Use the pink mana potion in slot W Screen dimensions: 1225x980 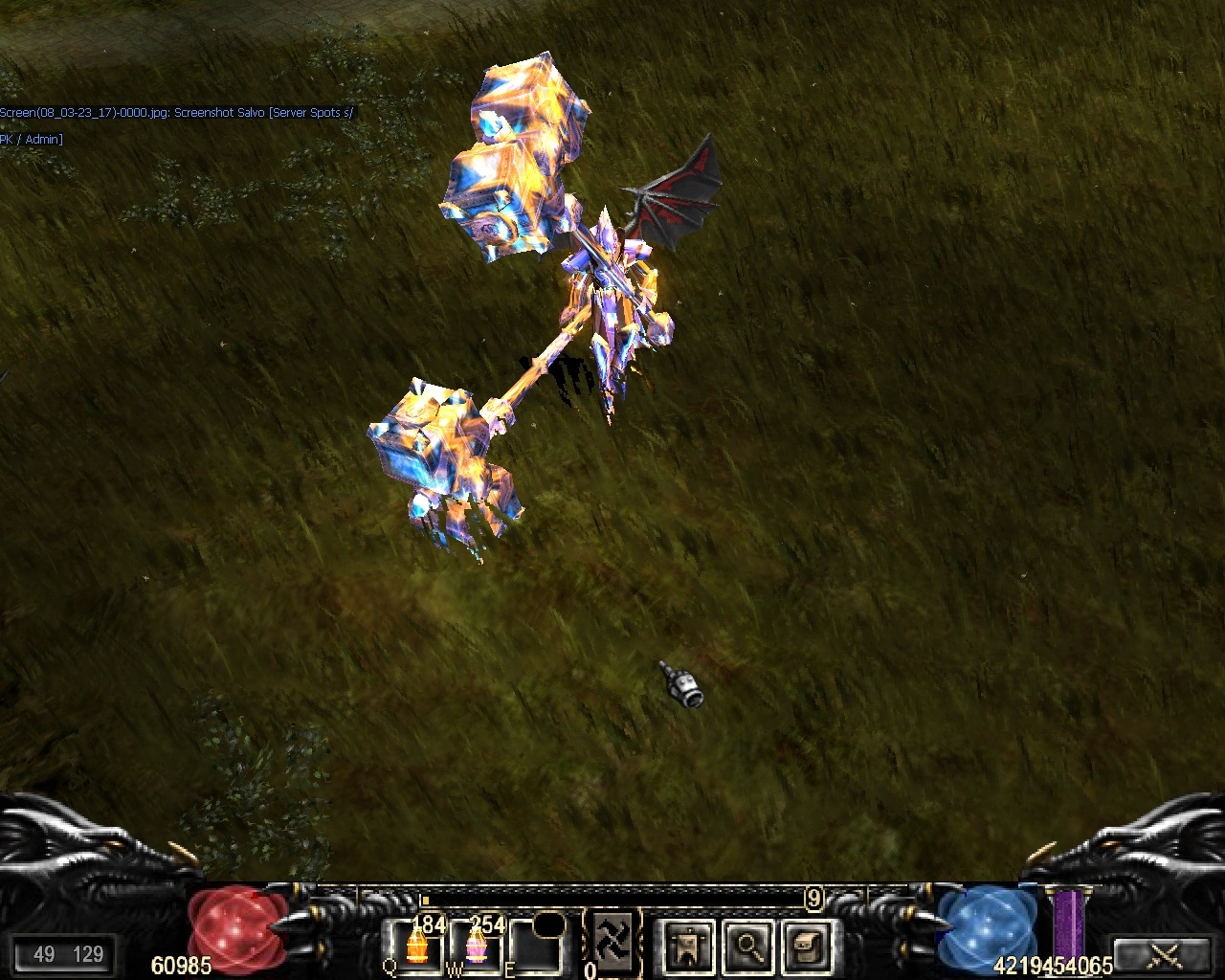tap(476, 946)
